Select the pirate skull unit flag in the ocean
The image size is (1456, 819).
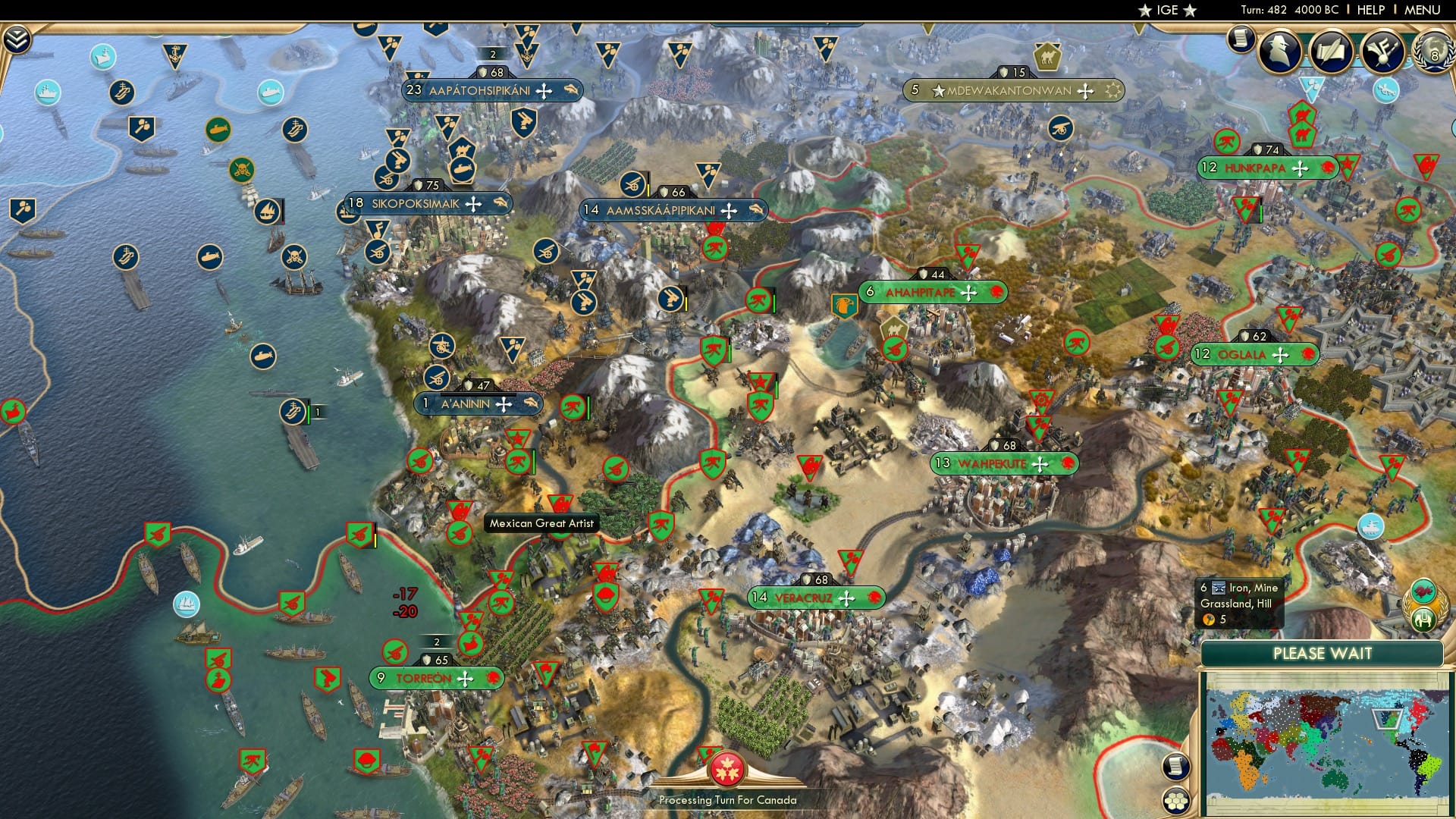[x=242, y=171]
